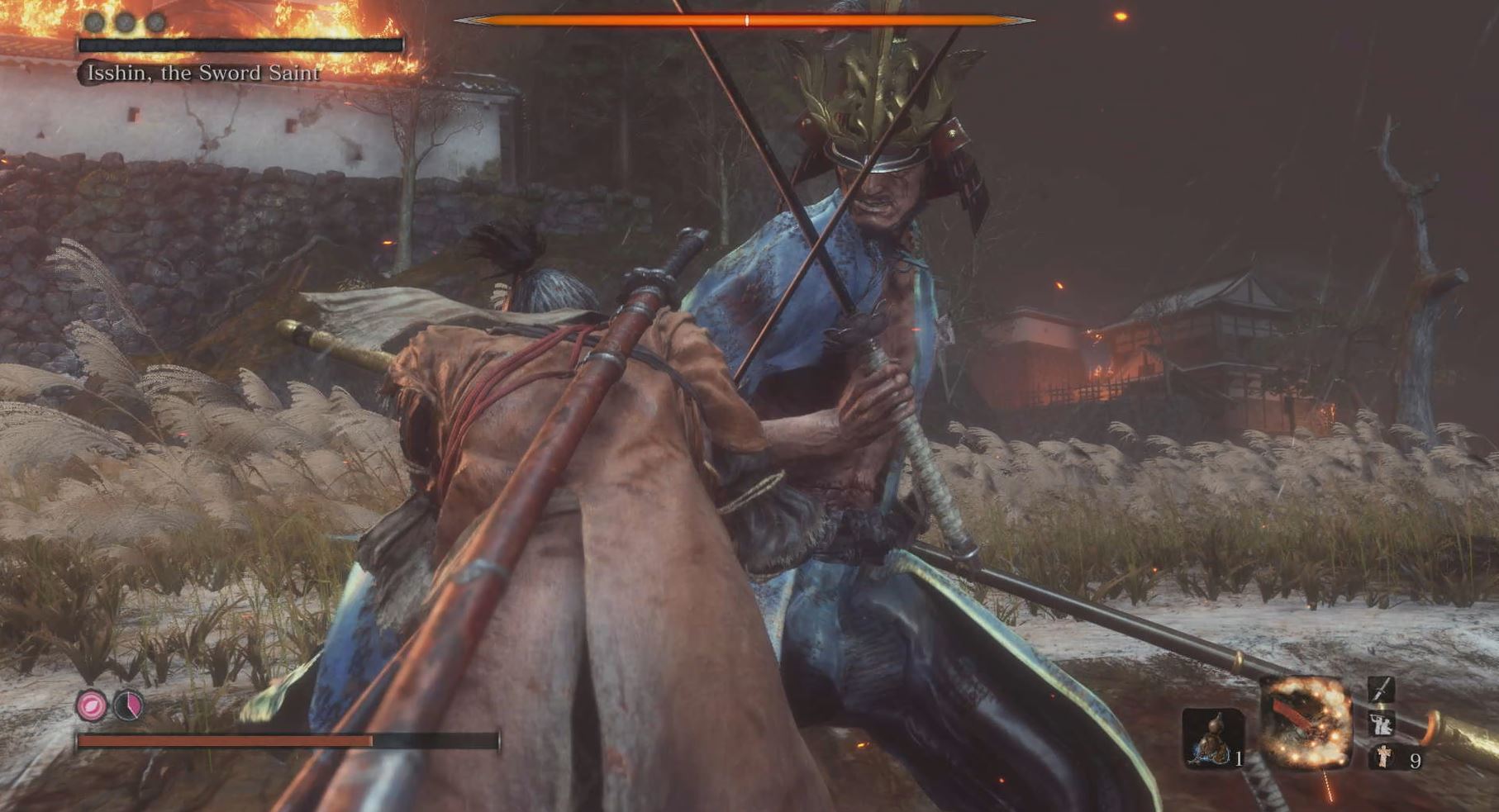Select the Healing Gourd item slot
The image size is (1499, 812).
coord(1211,737)
